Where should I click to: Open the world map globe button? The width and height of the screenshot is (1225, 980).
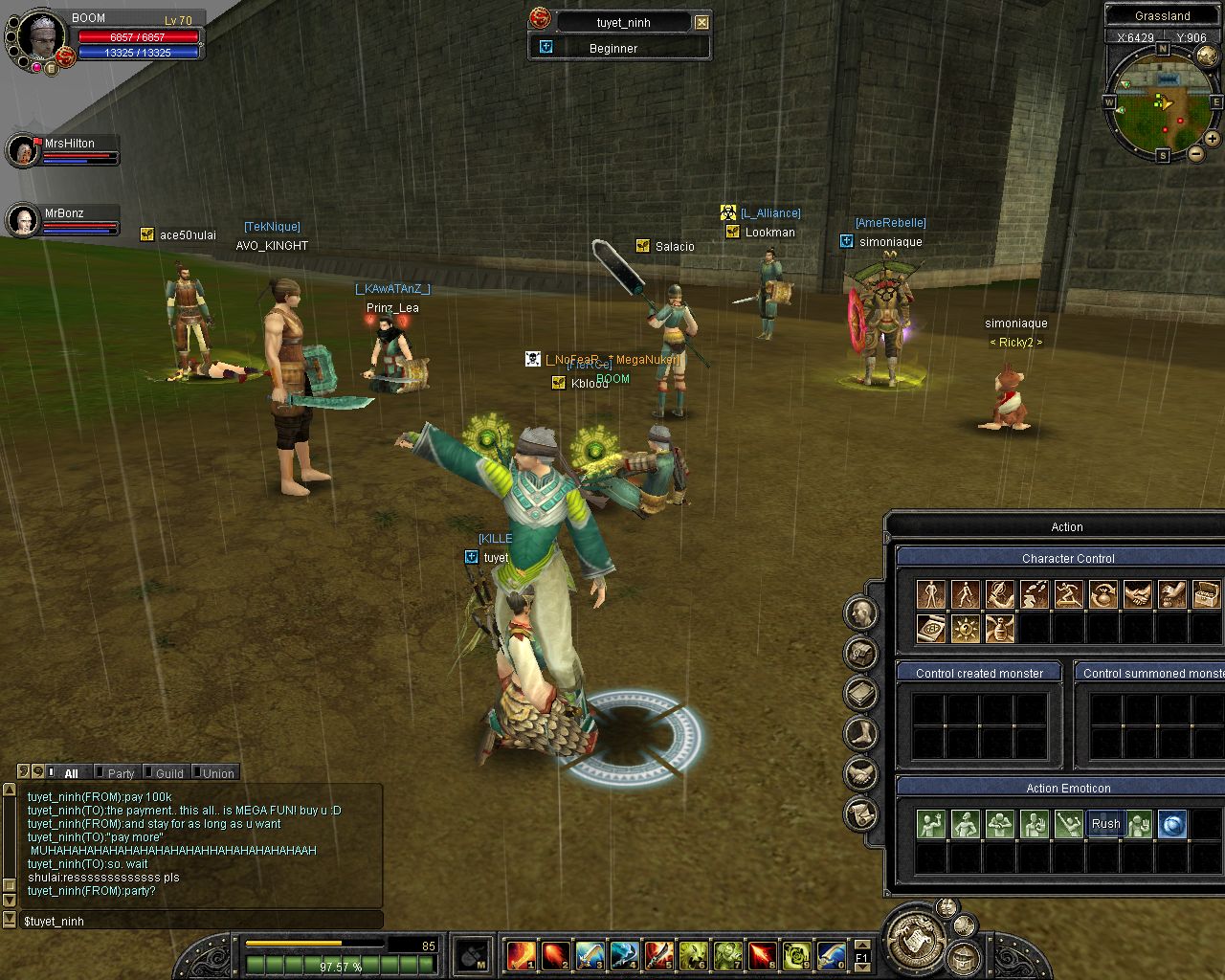(x=1206, y=56)
